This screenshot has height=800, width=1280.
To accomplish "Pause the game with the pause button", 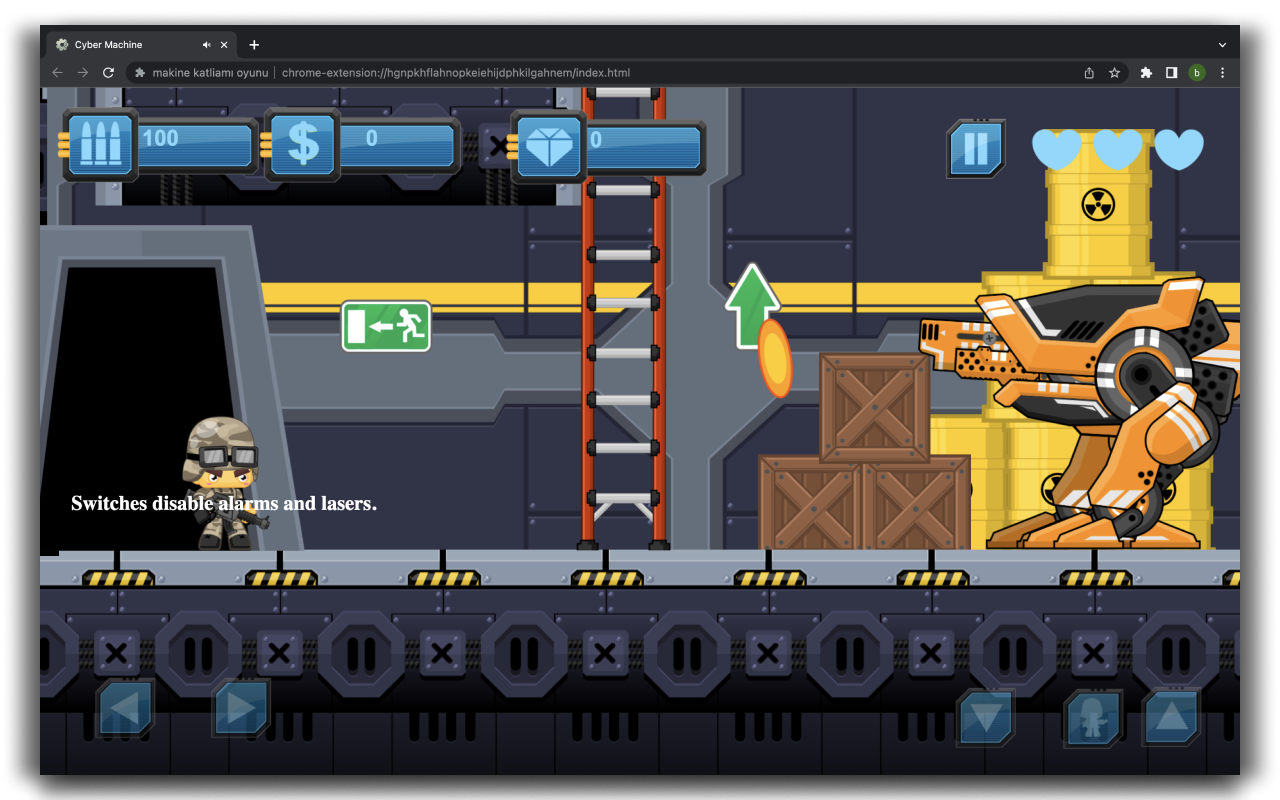I will point(975,147).
